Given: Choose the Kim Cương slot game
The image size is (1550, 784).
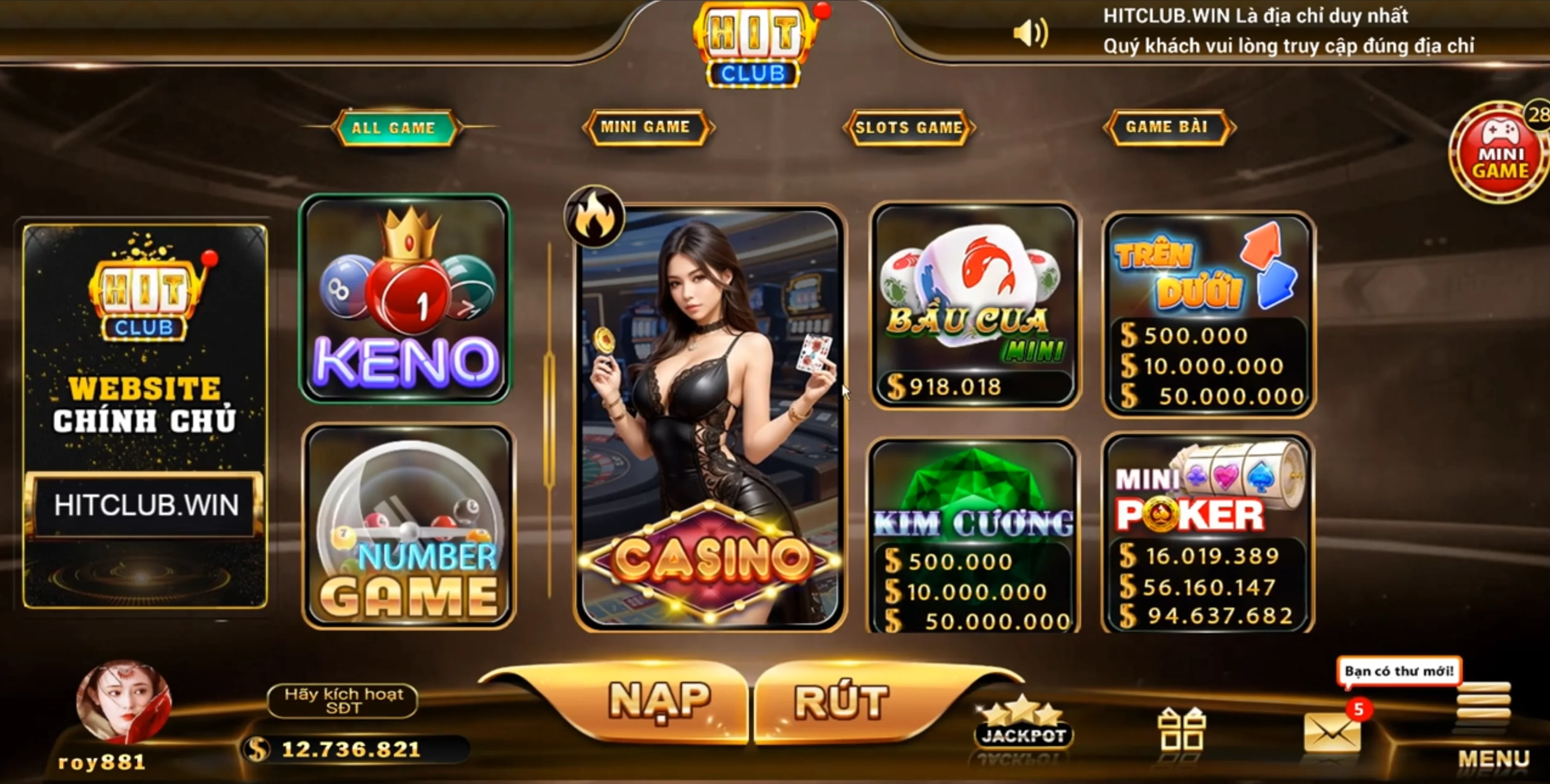Looking at the screenshot, I should (x=972, y=536).
